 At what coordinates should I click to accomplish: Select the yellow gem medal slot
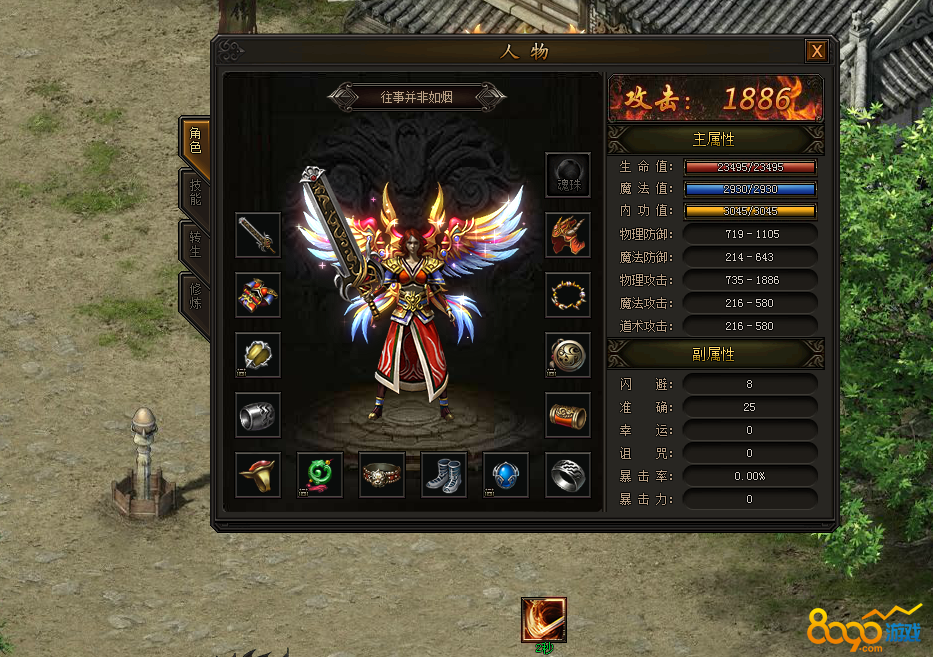point(258,355)
